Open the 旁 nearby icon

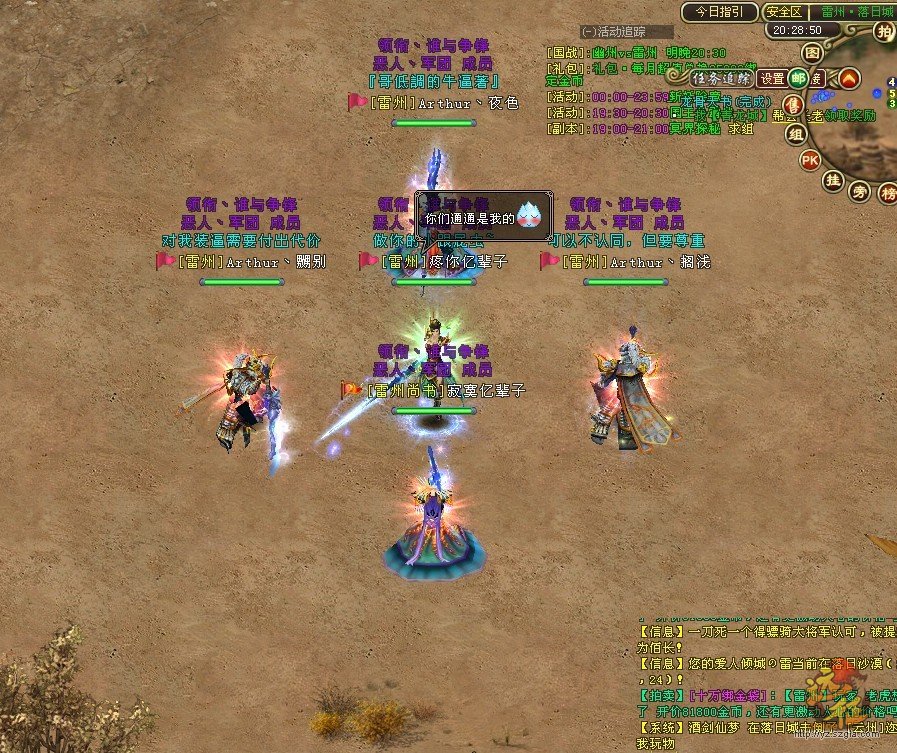[860, 190]
